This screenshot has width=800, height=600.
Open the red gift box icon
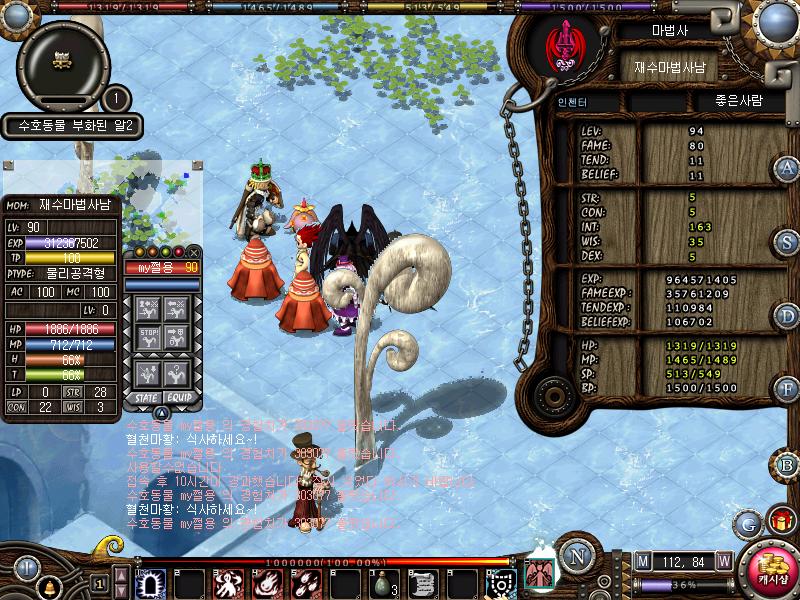click(780, 521)
